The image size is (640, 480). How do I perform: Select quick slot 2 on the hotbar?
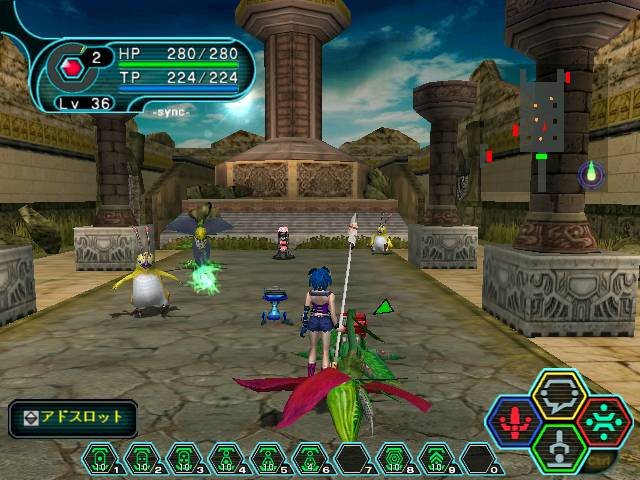click(140, 459)
